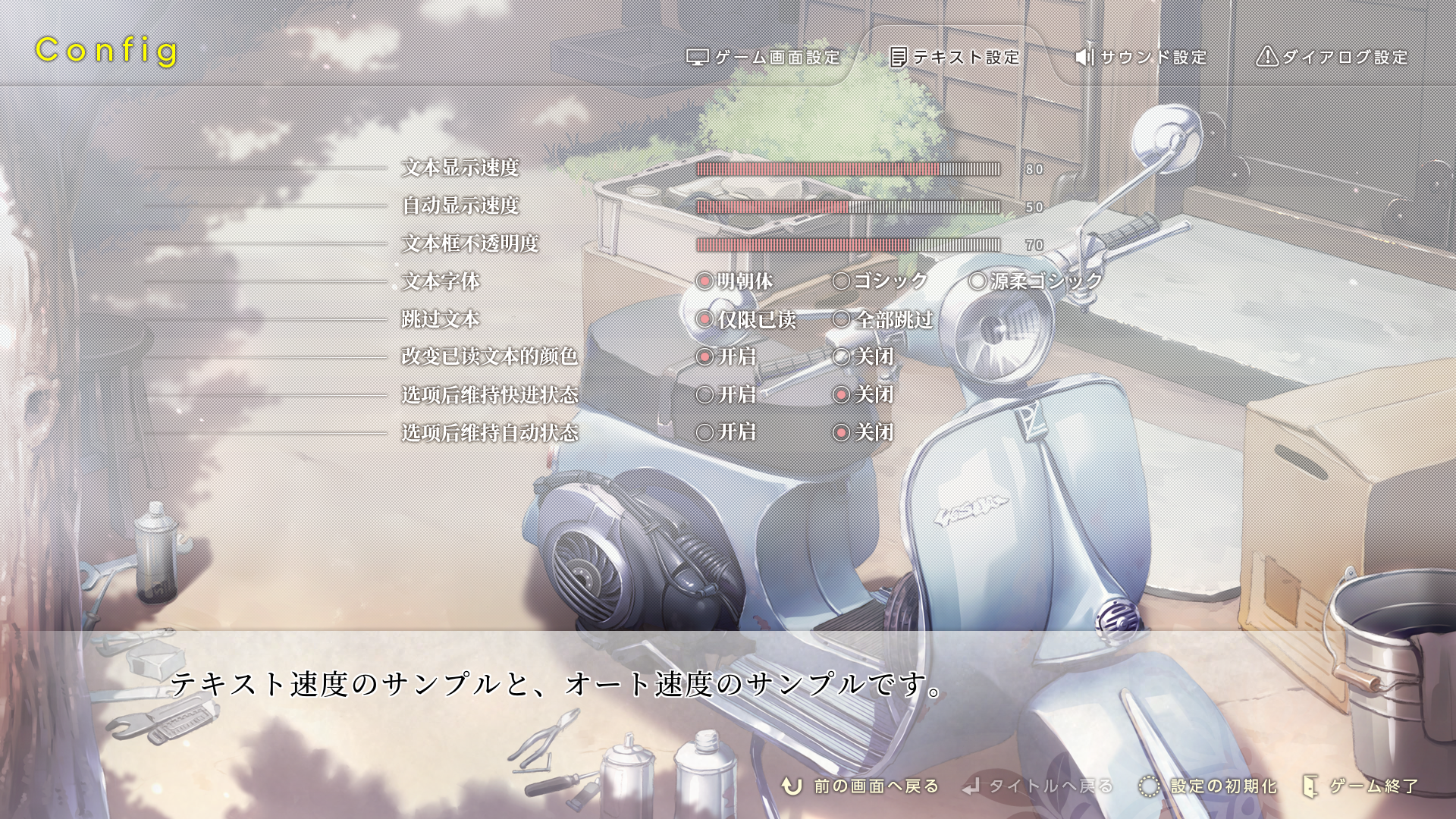Switch to the ゲーム画面設定 tab
The height and width of the screenshot is (819, 1456).
(764, 58)
